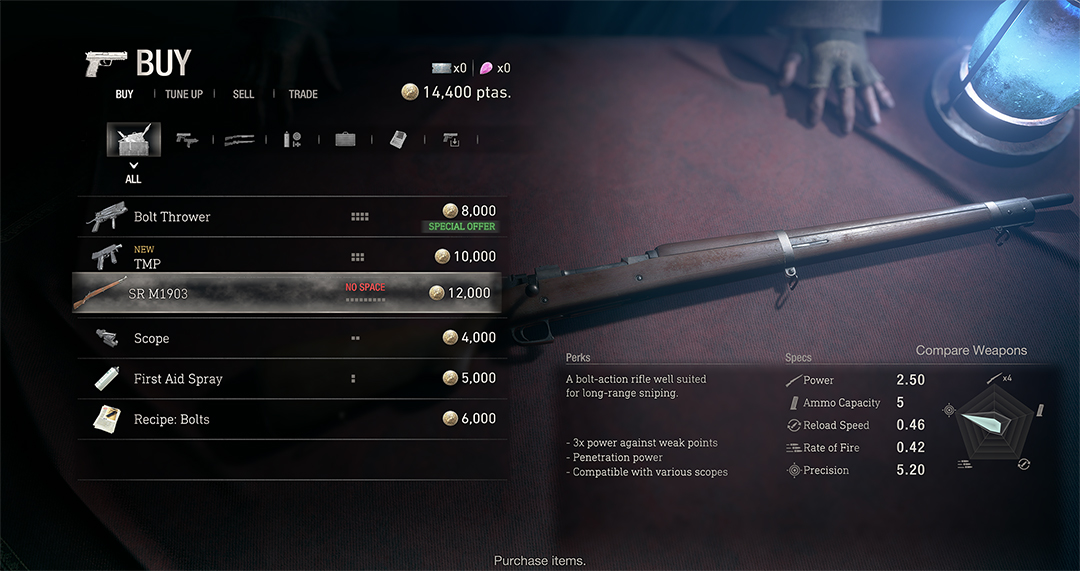This screenshot has width=1080, height=571.
Task: Select the SR M1903 rifle row
Action: 292,293
